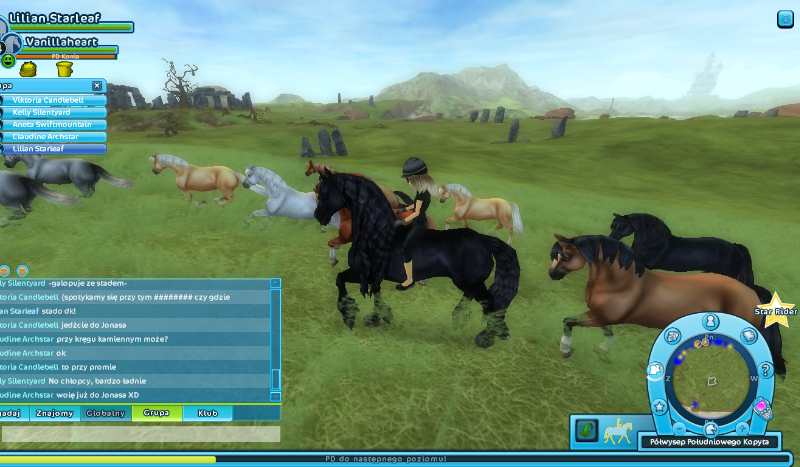
Task: Select Kelly Silentyard in group list
Action: coord(52,113)
